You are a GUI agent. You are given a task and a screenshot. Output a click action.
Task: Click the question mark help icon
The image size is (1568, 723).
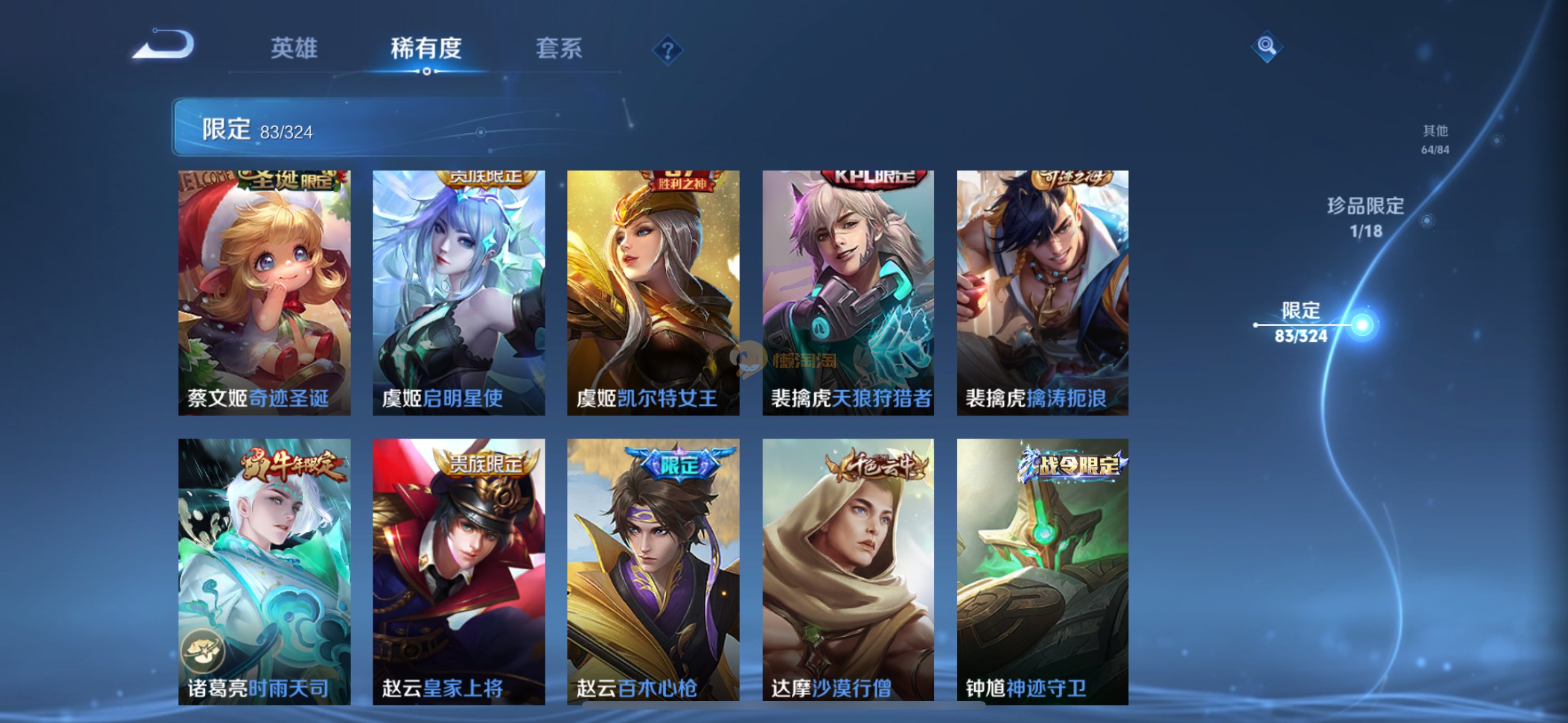click(667, 50)
